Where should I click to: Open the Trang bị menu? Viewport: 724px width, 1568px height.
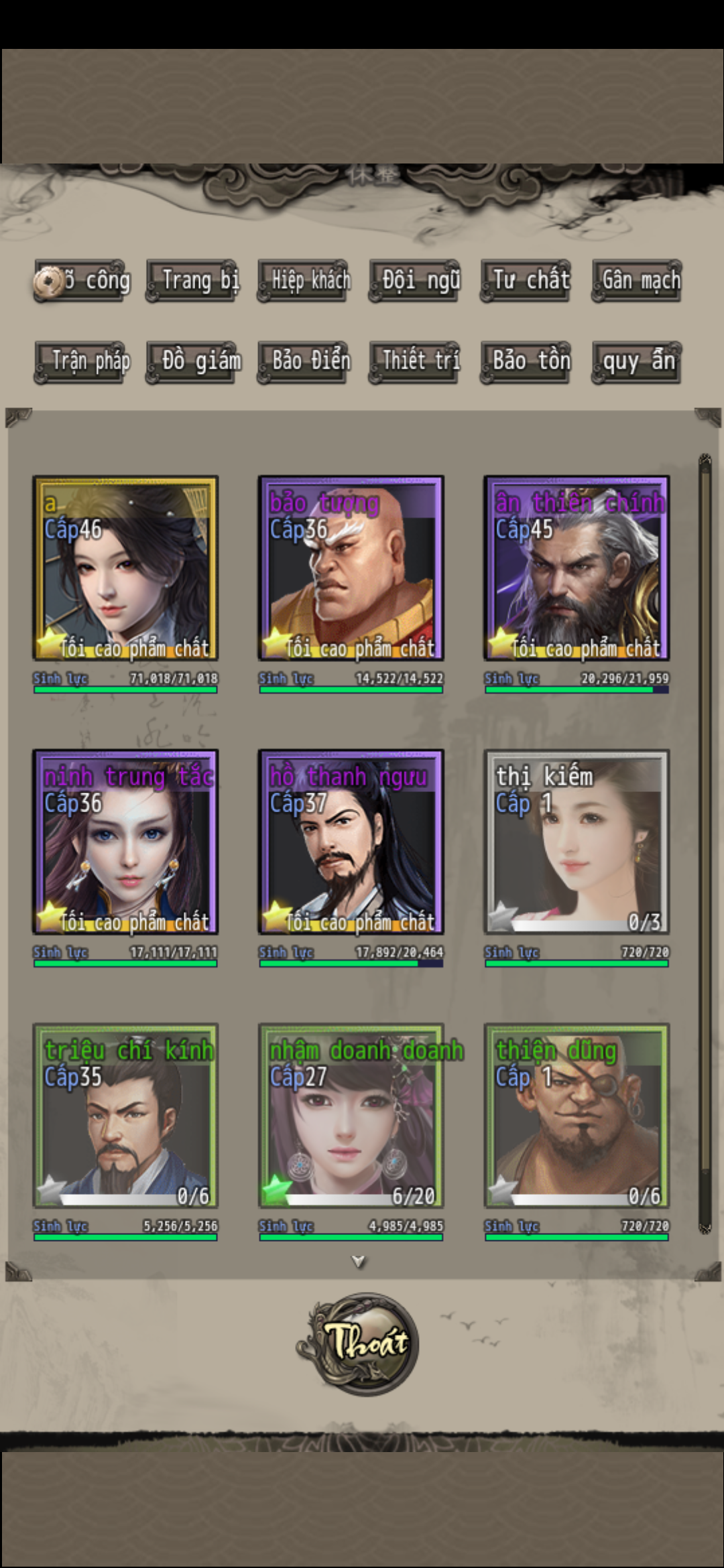(x=192, y=281)
